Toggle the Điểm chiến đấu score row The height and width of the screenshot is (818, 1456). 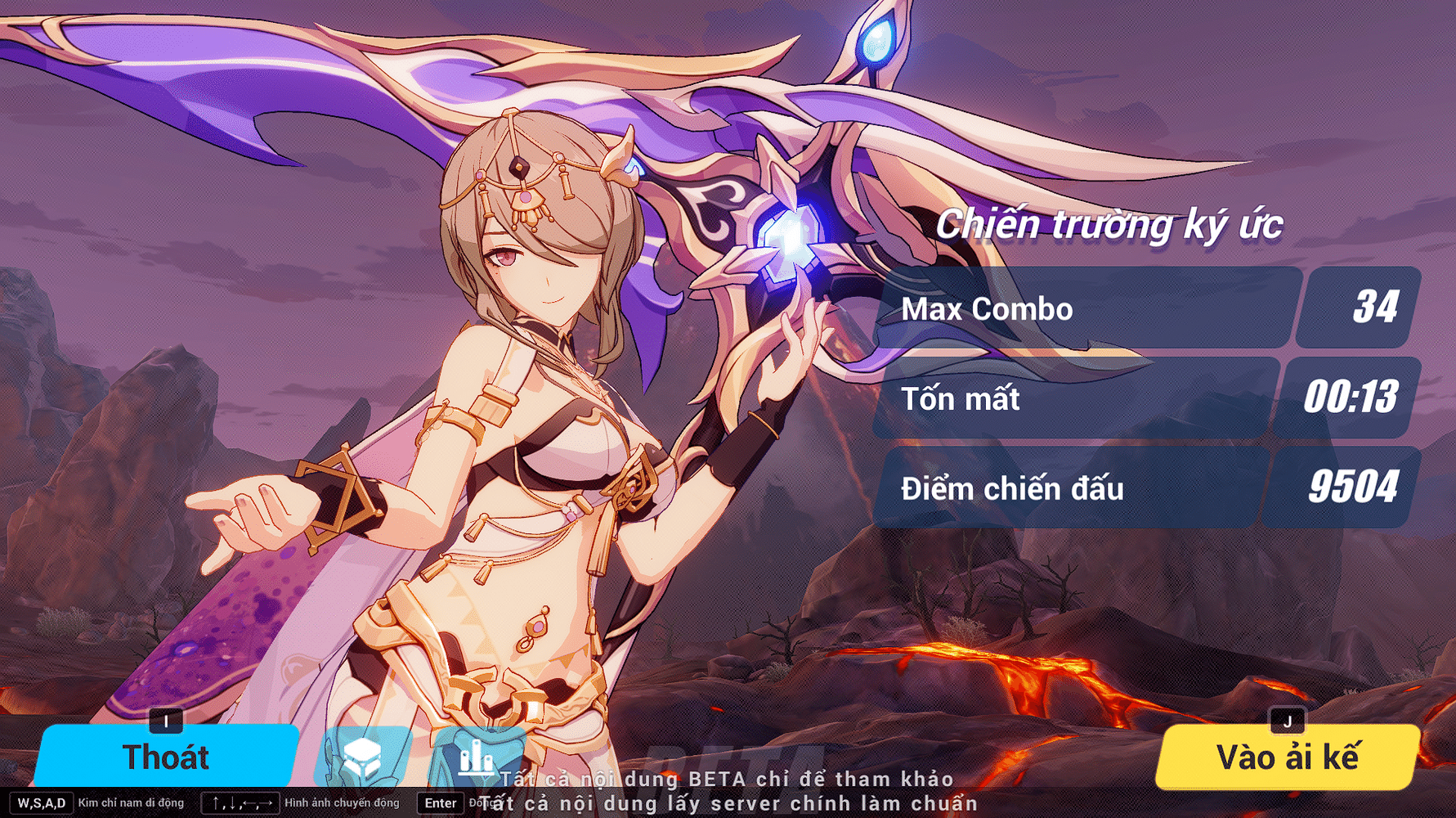pos(1063,488)
